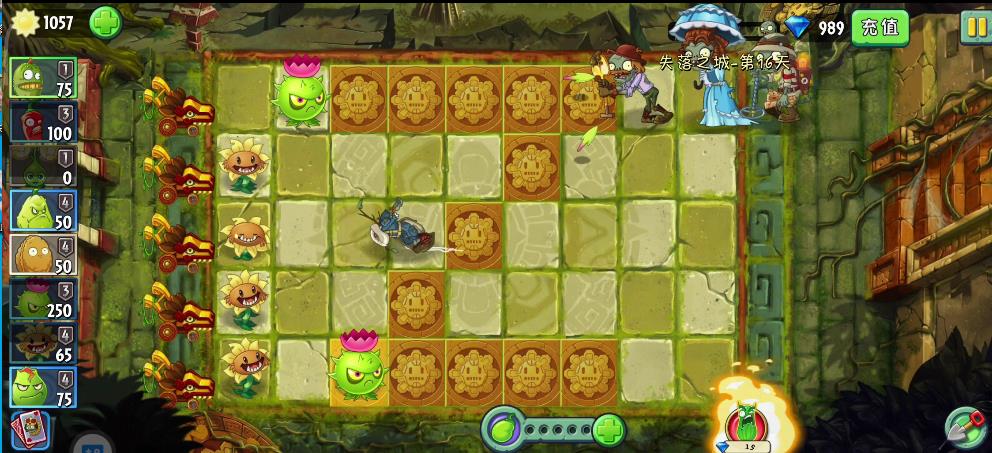992x453 pixels.
Task: Tap the green 充值 recharge button
Action: pos(880,27)
